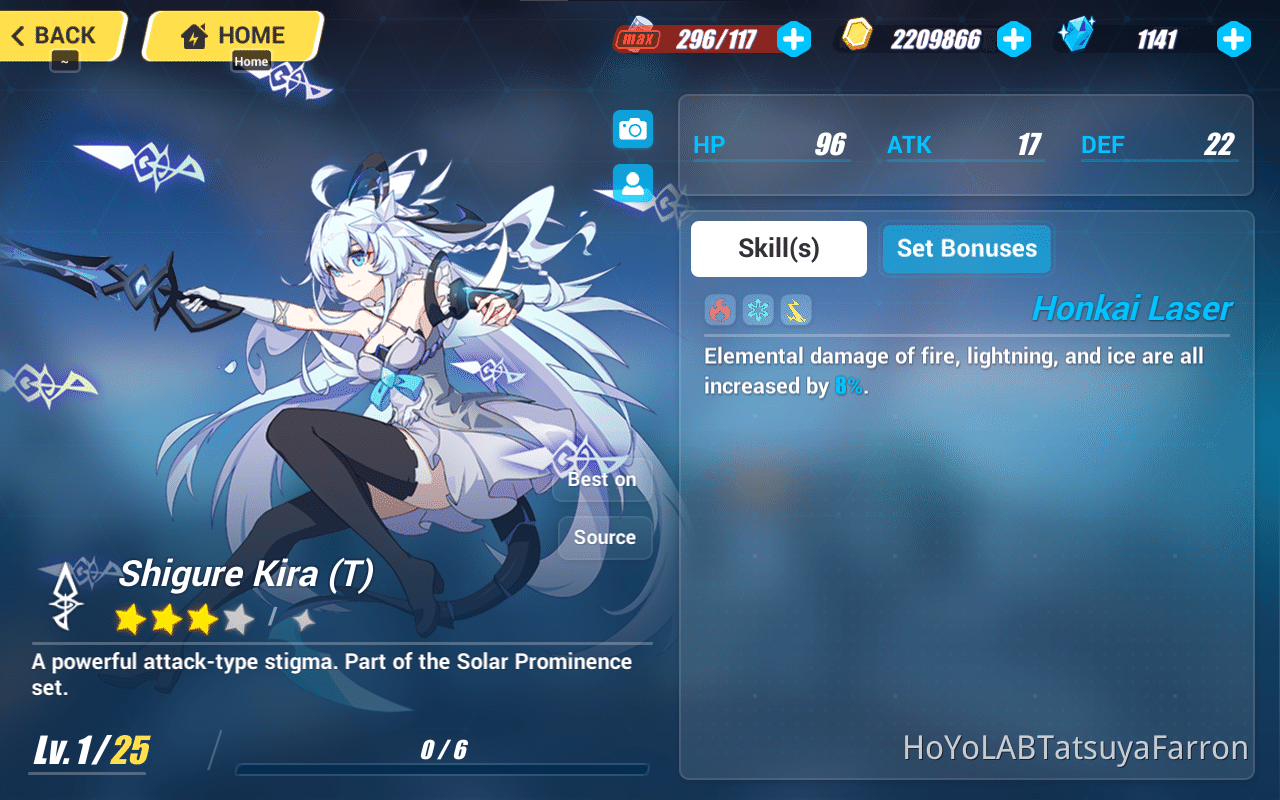The height and width of the screenshot is (800, 1280).
Task: Buy more coins via plus button
Action: (x=1014, y=39)
